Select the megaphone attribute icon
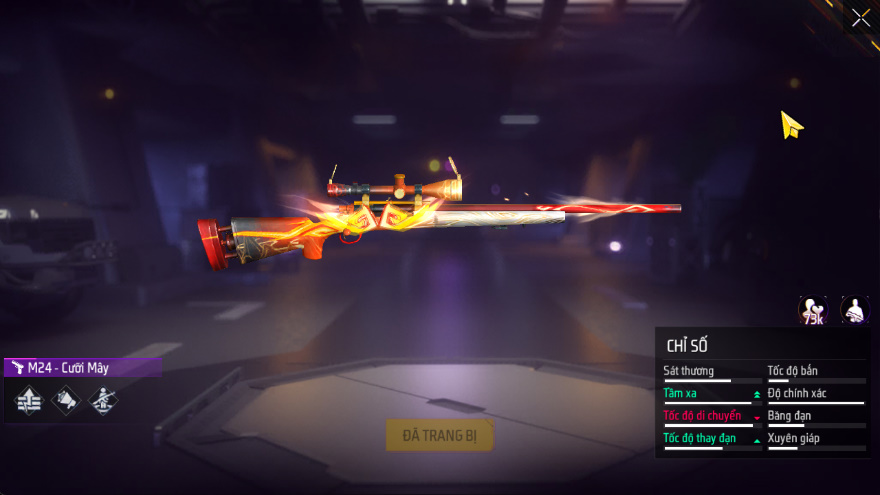Viewport: 880px width, 495px height. point(66,401)
